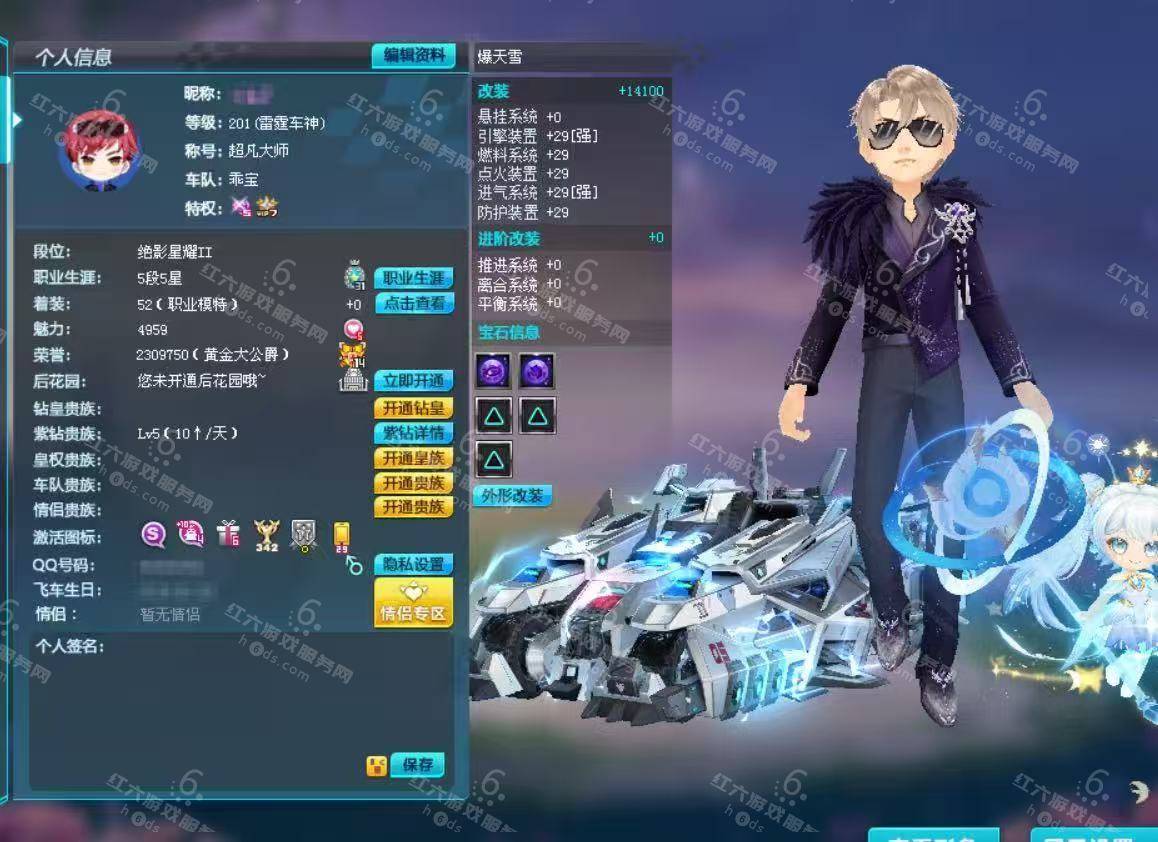Click the player's red-haired avatar portrait

99,152
